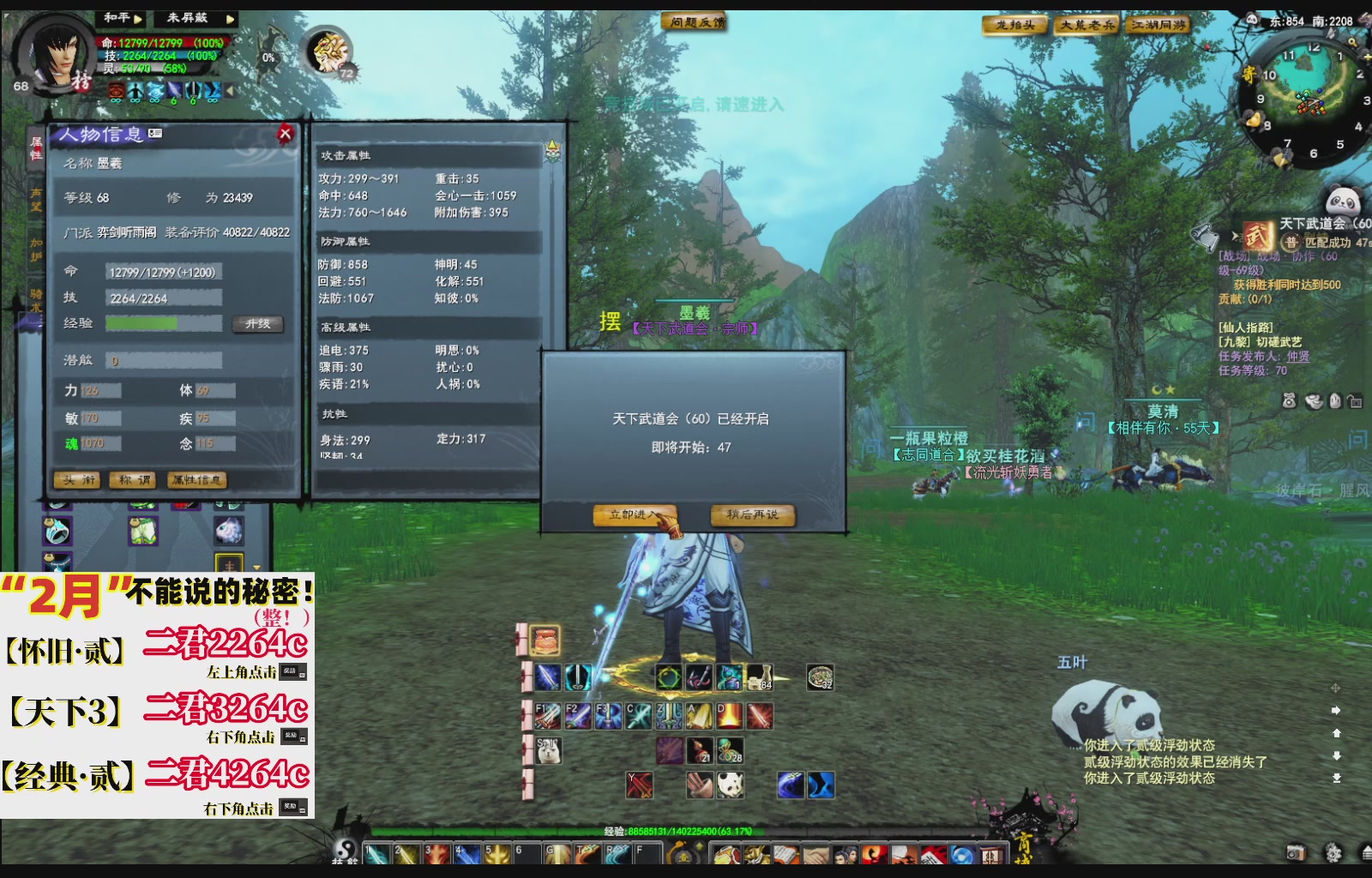Select the sword skill icon in the F1 slot
This screenshot has height=878, width=1372.
548,716
